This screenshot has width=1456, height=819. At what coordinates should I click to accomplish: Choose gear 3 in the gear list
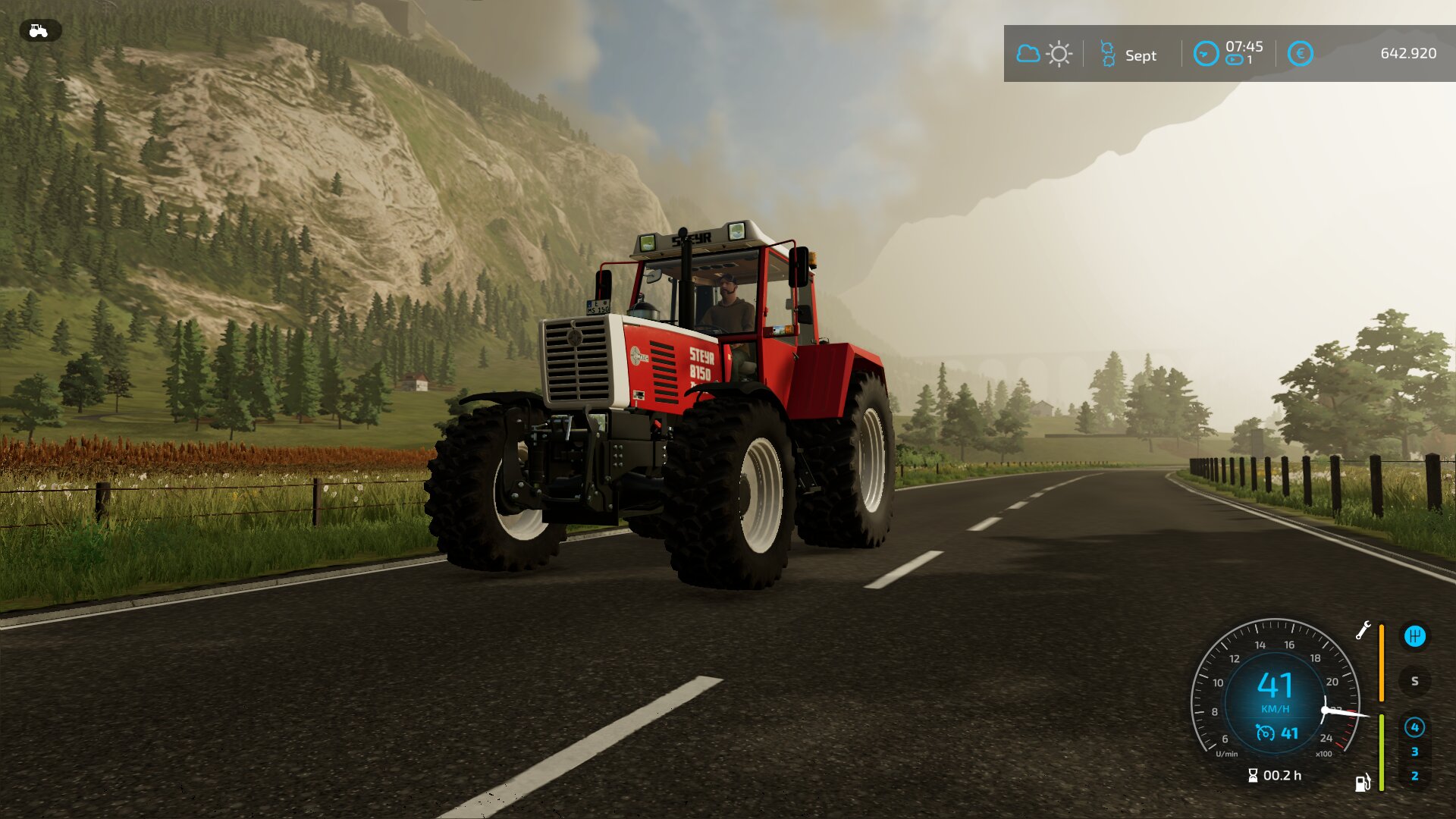coord(1414,752)
